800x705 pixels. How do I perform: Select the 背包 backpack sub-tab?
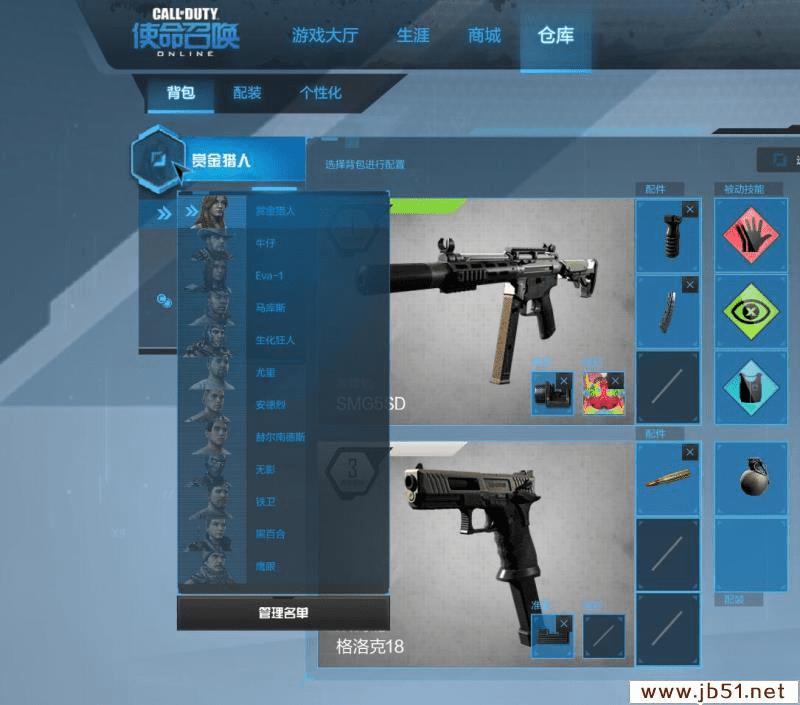point(180,93)
